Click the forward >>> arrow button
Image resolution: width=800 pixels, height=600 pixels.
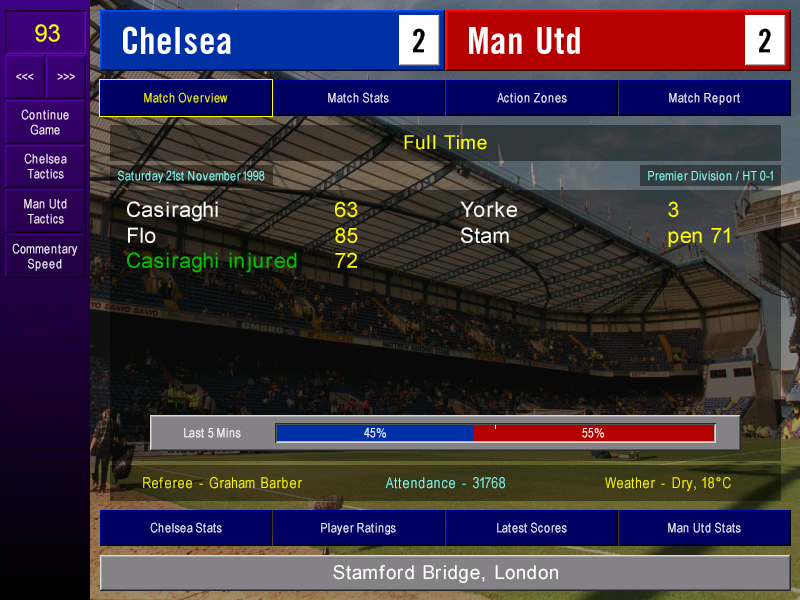tap(66, 77)
